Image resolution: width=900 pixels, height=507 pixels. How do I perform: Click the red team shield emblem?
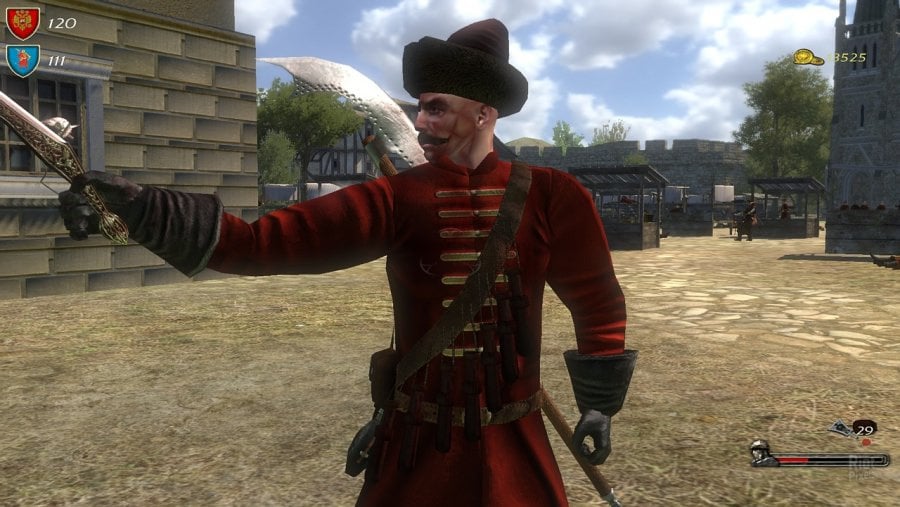(23, 22)
